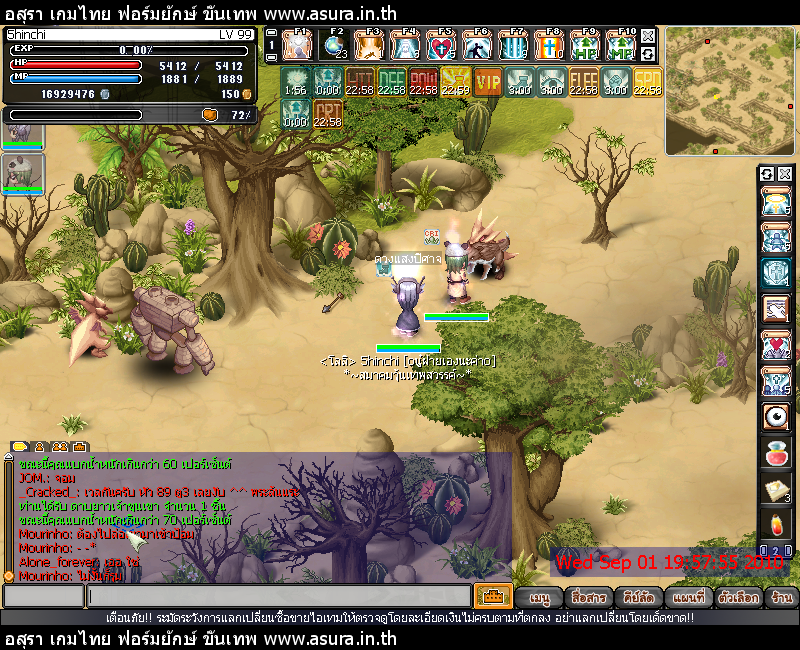The image size is (800, 650).
Task: Open the ร้าน (Shop) button
Action: click(x=782, y=597)
